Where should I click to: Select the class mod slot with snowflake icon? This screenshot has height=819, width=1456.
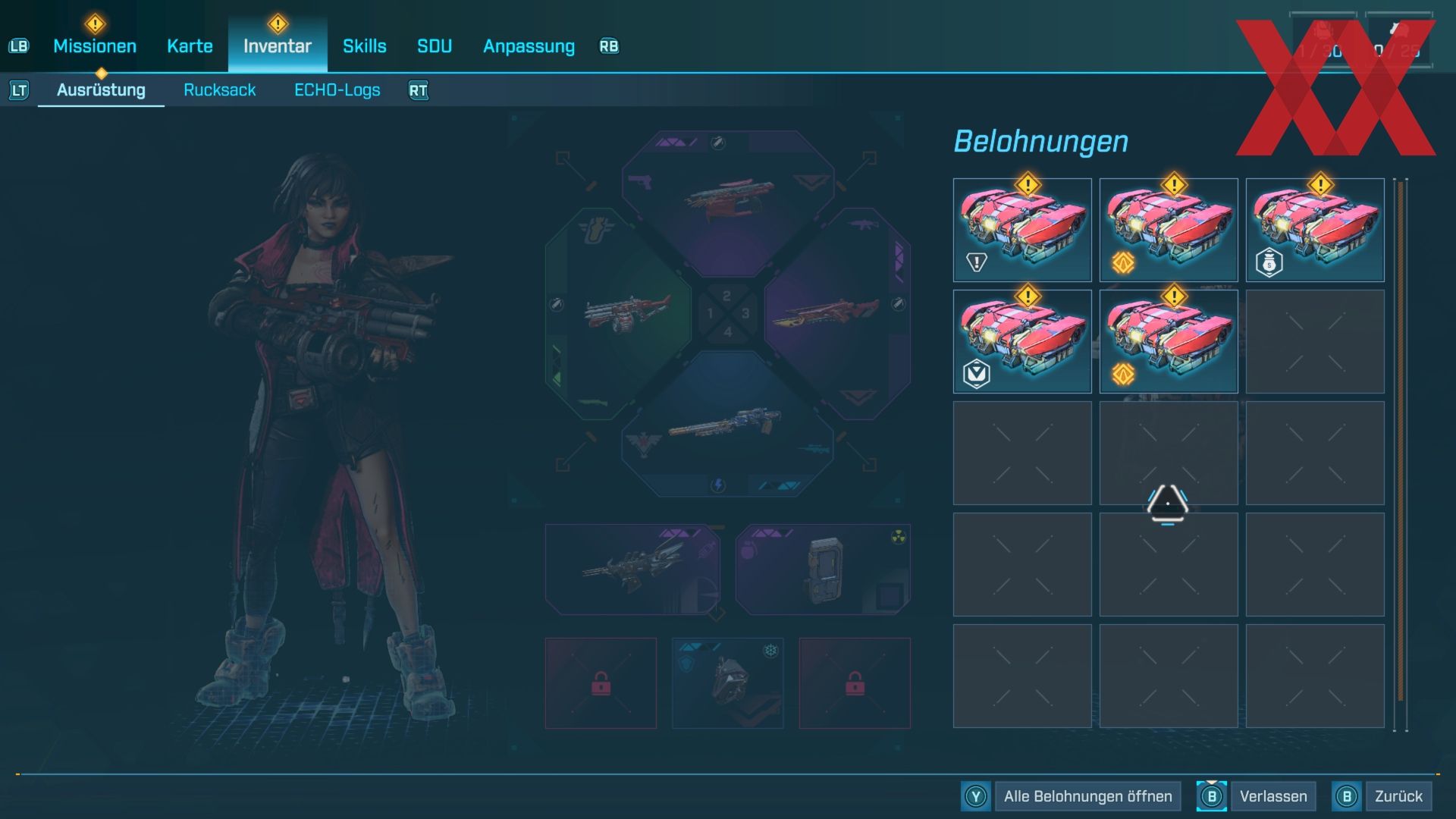click(x=727, y=683)
